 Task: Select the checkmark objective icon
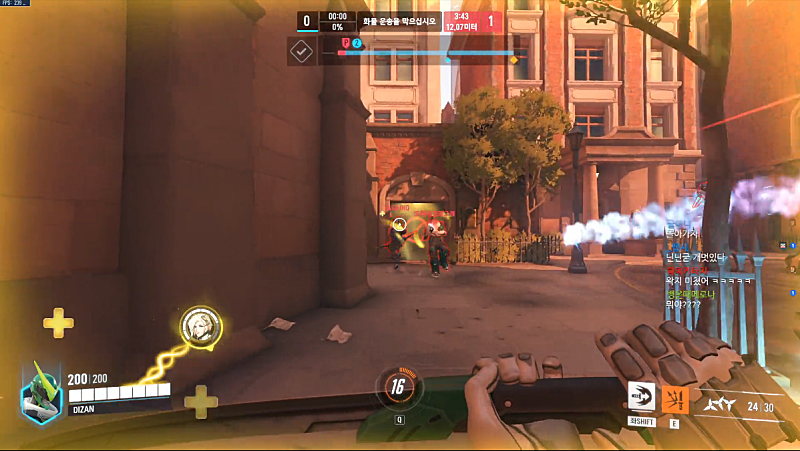point(301,51)
